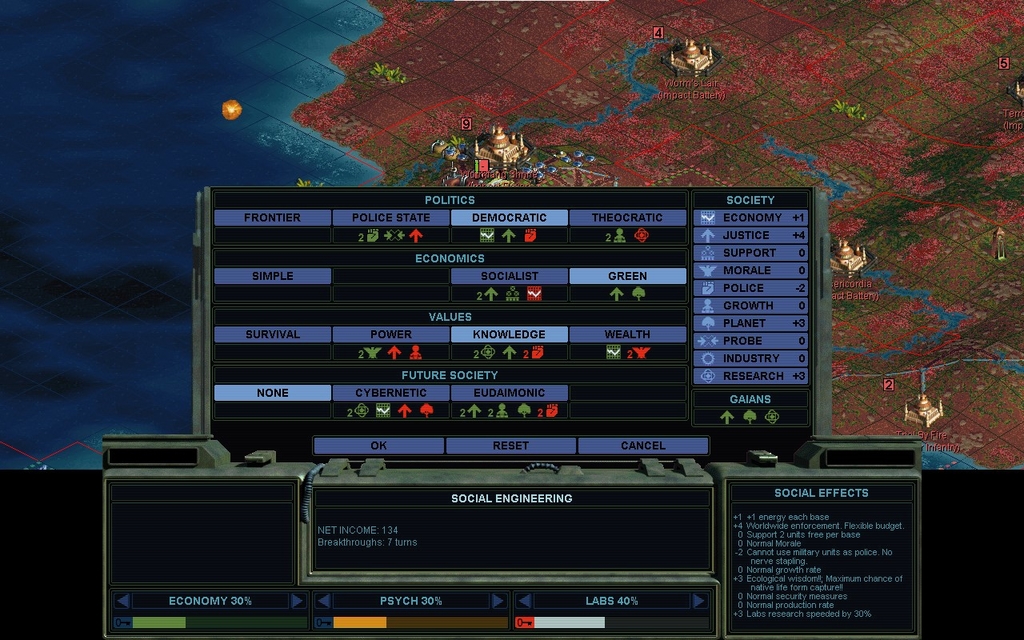The image size is (1024, 640).
Task: Select Eudaimonic future society
Action: pyautogui.click(x=509, y=393)
